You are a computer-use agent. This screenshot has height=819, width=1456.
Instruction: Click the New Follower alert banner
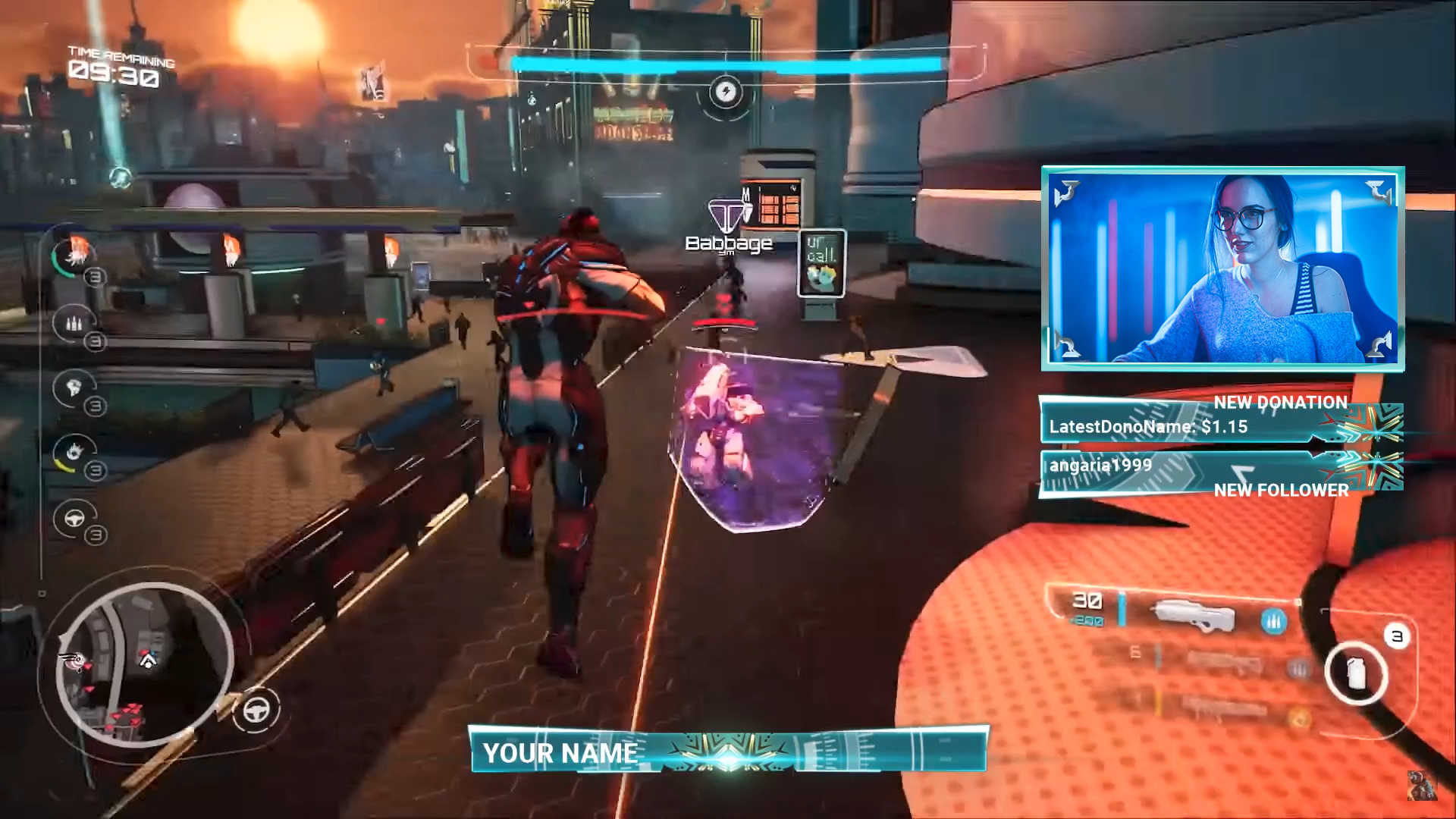(x=1221, y=475)
